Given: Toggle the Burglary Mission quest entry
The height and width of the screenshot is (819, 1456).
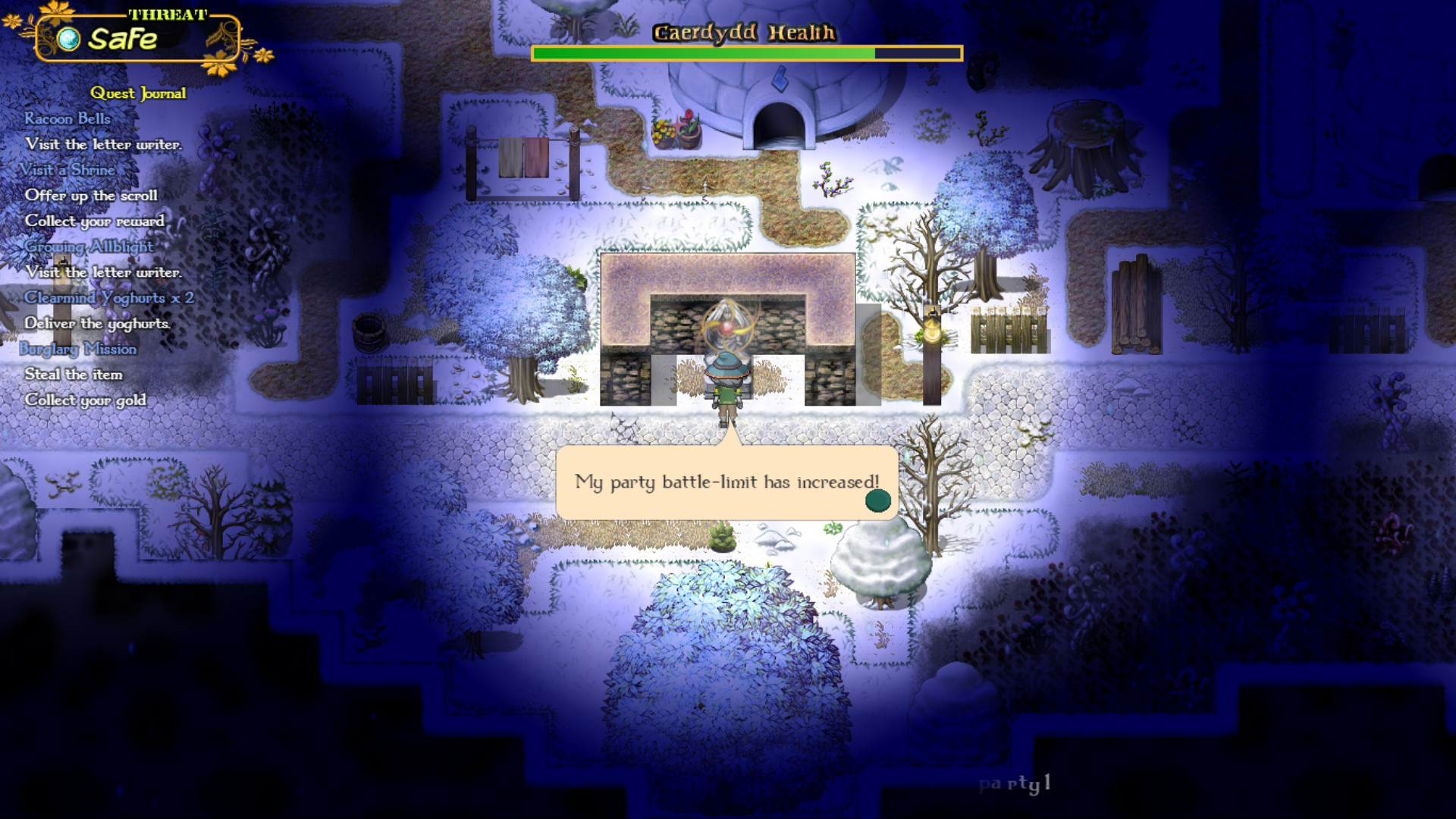Looking at the screenshot, I should point(80,349).
